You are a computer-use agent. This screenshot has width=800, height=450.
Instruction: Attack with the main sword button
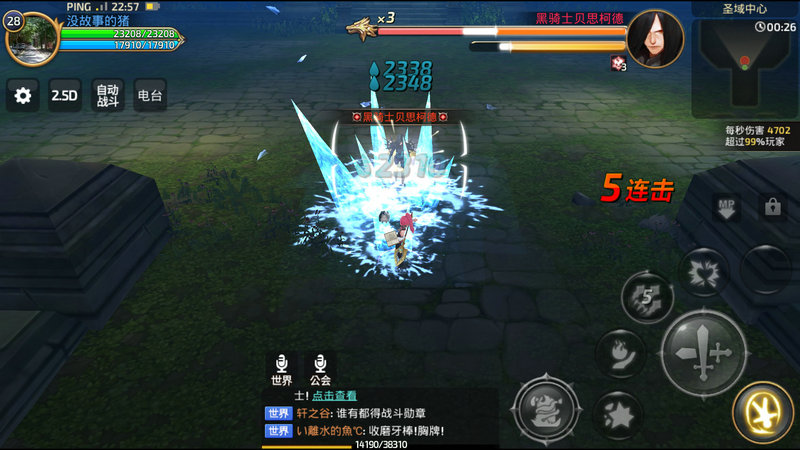pyautogui.click(x=705, y=352)
